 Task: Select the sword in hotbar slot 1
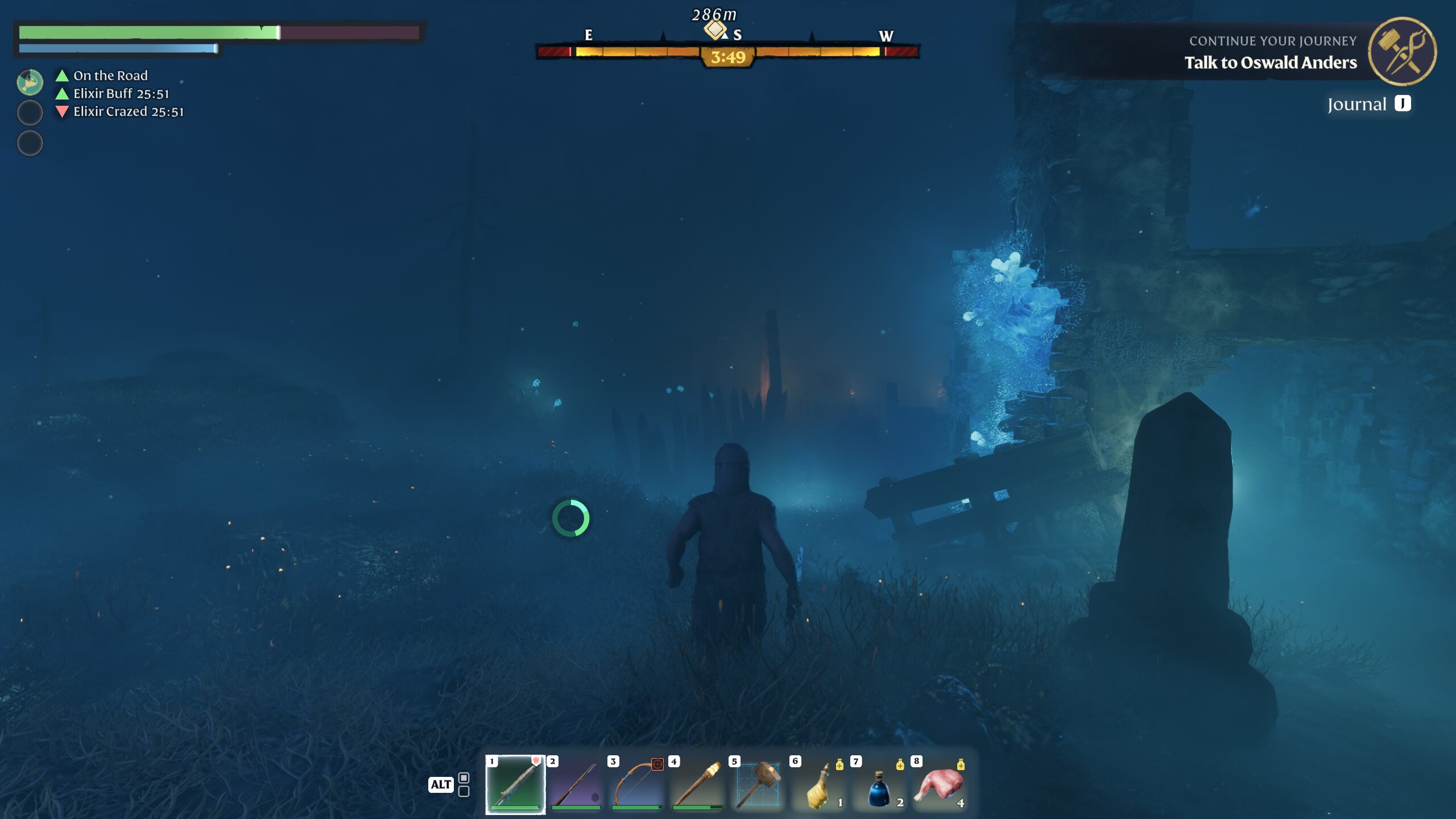tap(515, 784)
